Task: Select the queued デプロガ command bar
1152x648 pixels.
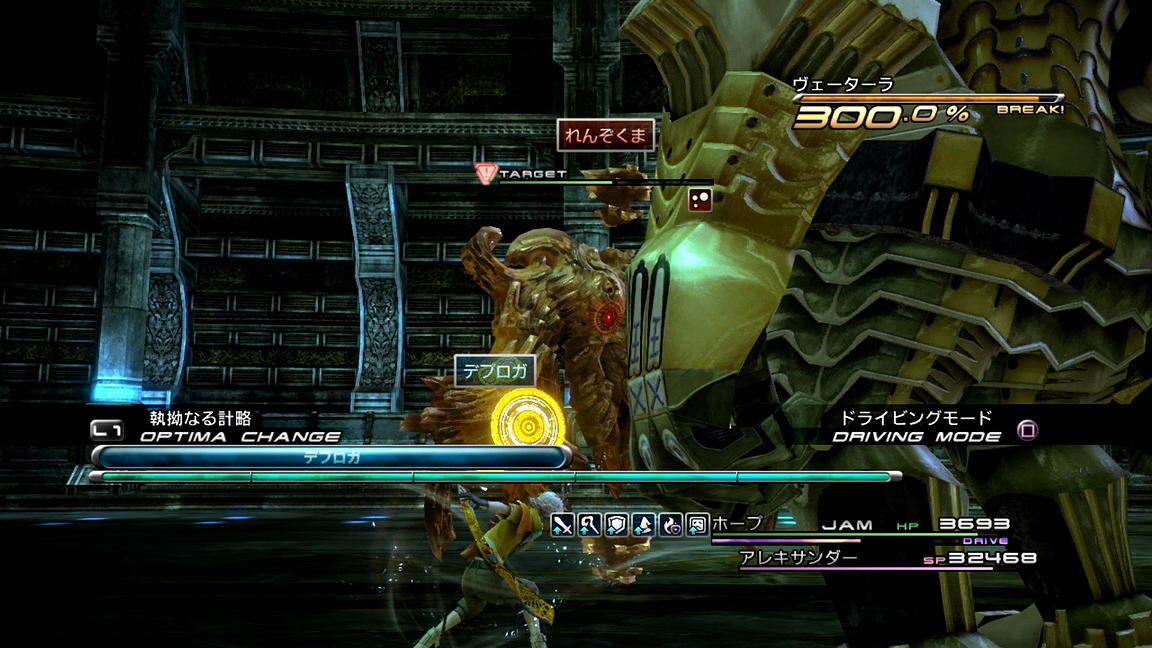Action: [331, 457]
